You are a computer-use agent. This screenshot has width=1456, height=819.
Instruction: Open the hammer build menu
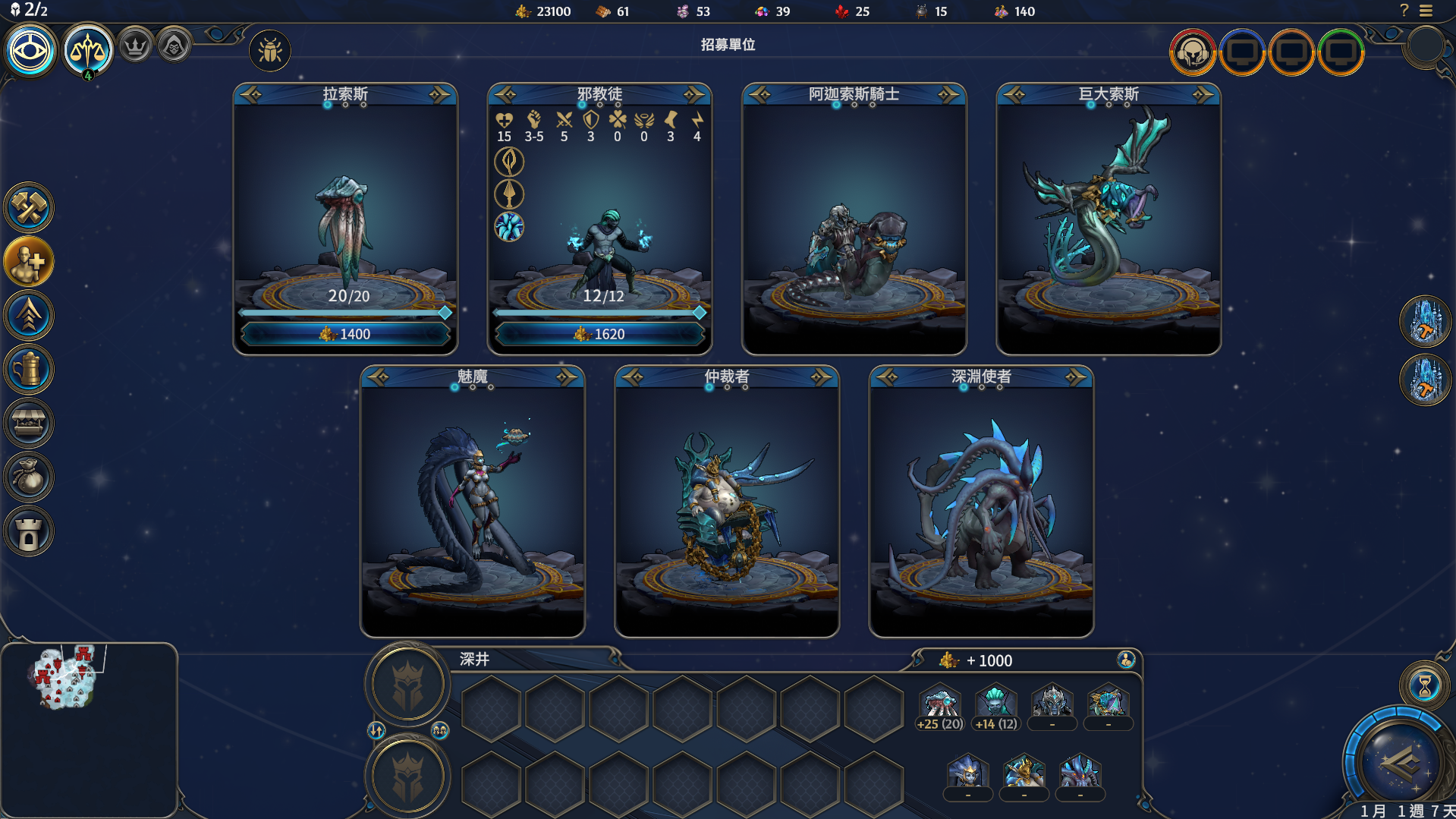[29, 208]
